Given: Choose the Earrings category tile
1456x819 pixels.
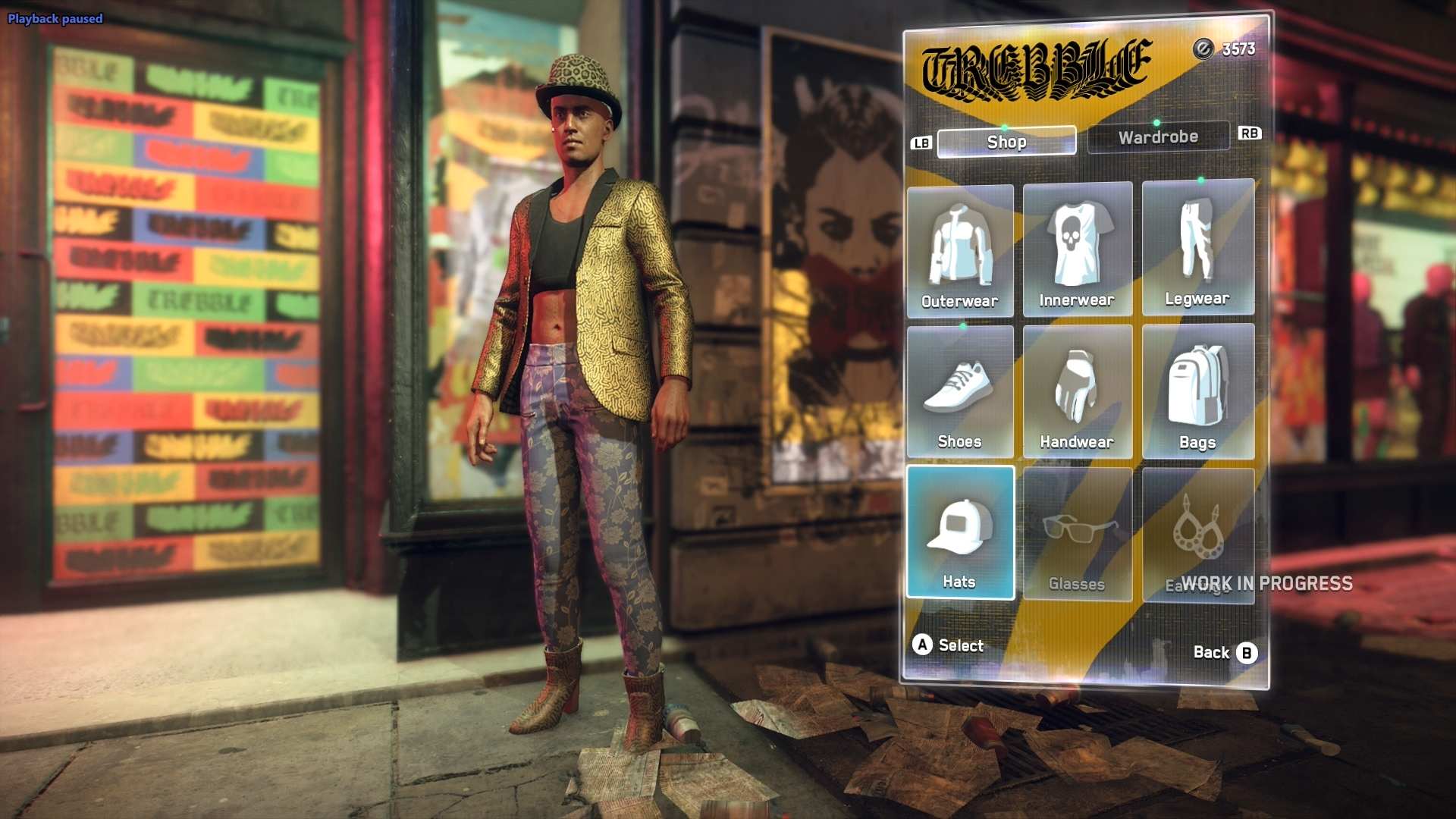Looking at the screenshot, I should pyautogui.click(x=1197, y=535).
